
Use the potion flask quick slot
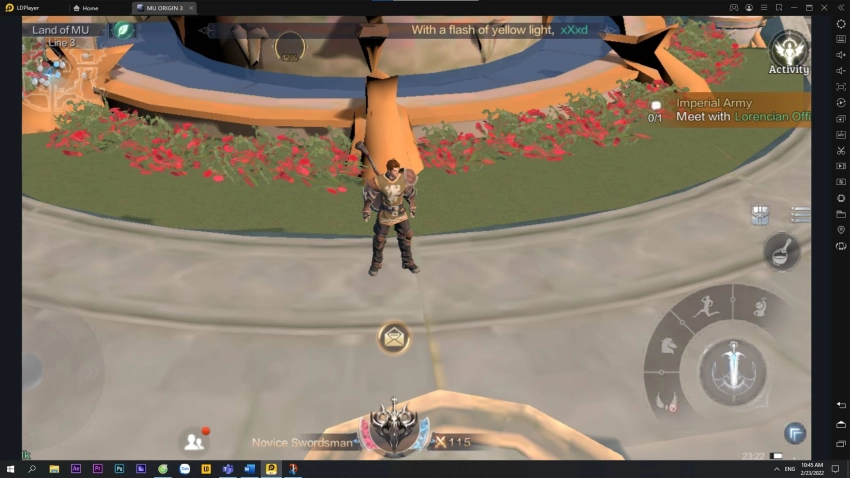781,251
